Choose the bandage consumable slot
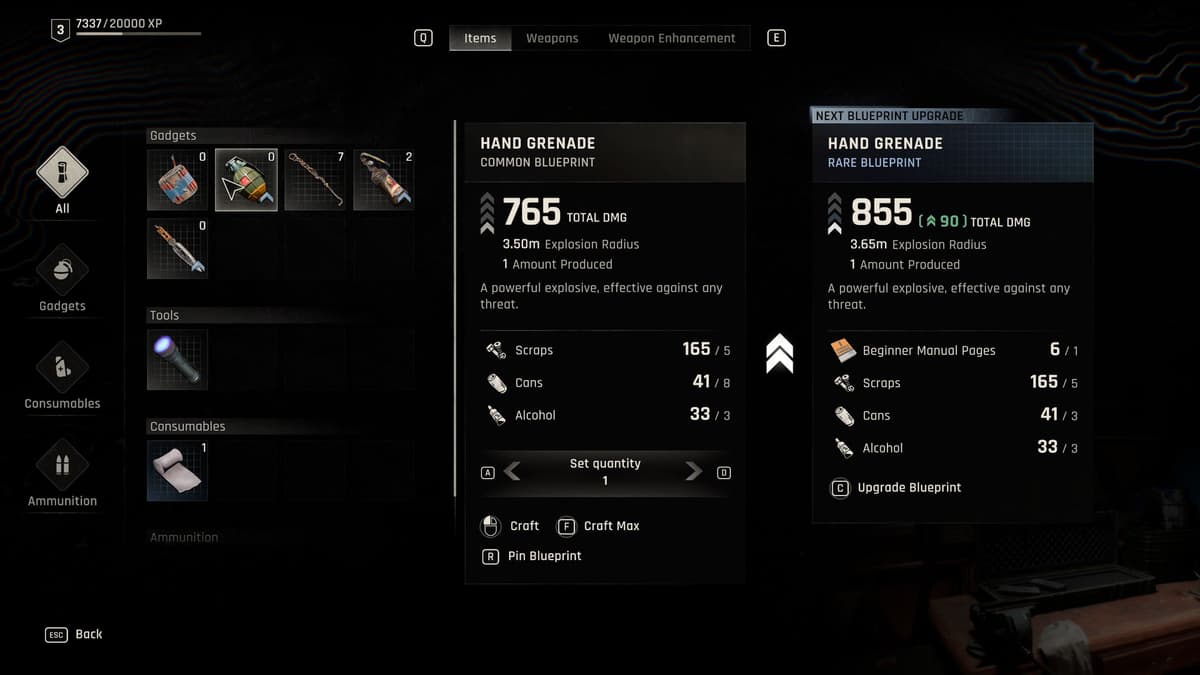 point(177,470)
